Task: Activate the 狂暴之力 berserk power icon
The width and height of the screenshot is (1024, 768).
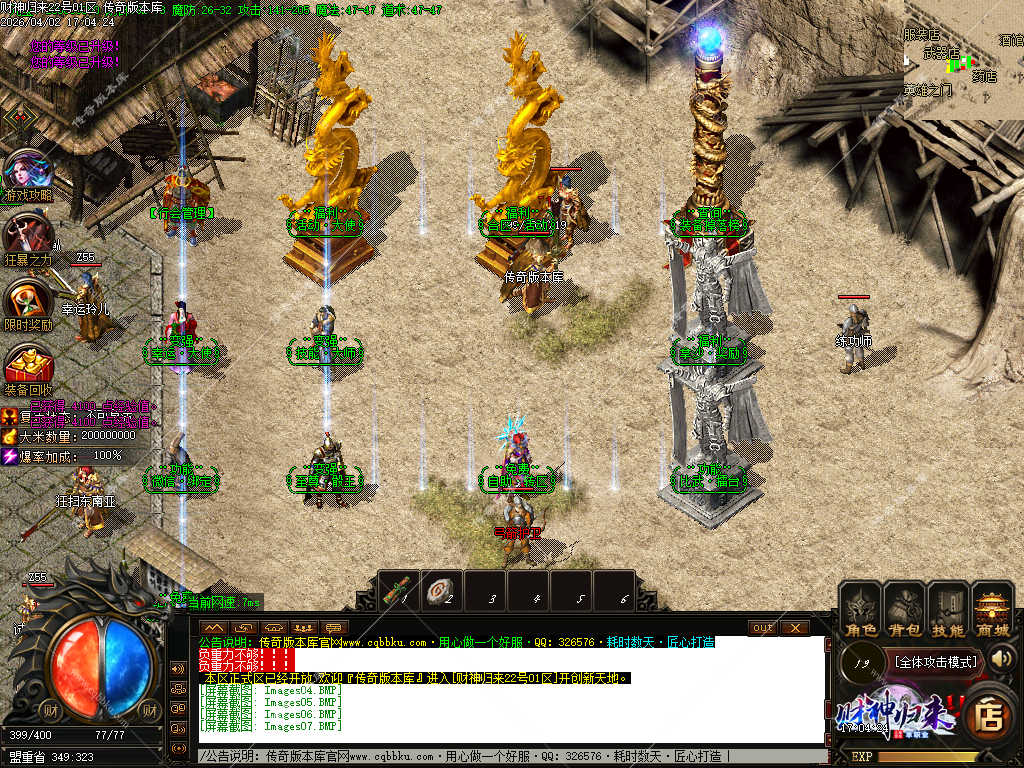Action: pyautogui.click(x=27, y=237)
